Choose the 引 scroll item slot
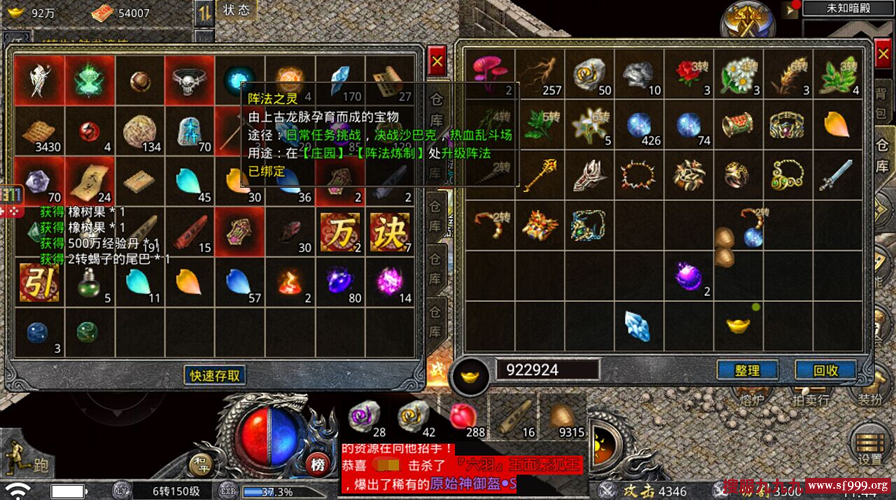Viewport: 896px width, 500px height. point(39,281)
